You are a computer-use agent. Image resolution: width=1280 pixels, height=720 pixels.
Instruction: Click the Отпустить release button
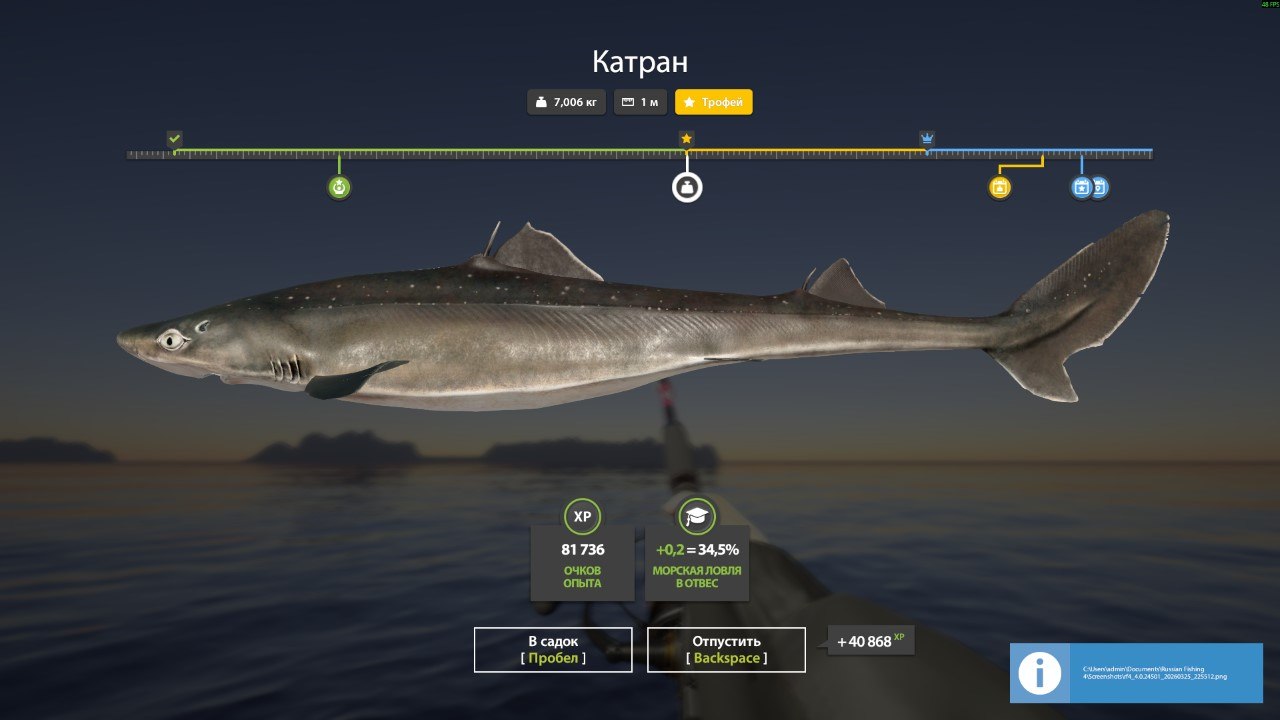(x=727, y=649)
